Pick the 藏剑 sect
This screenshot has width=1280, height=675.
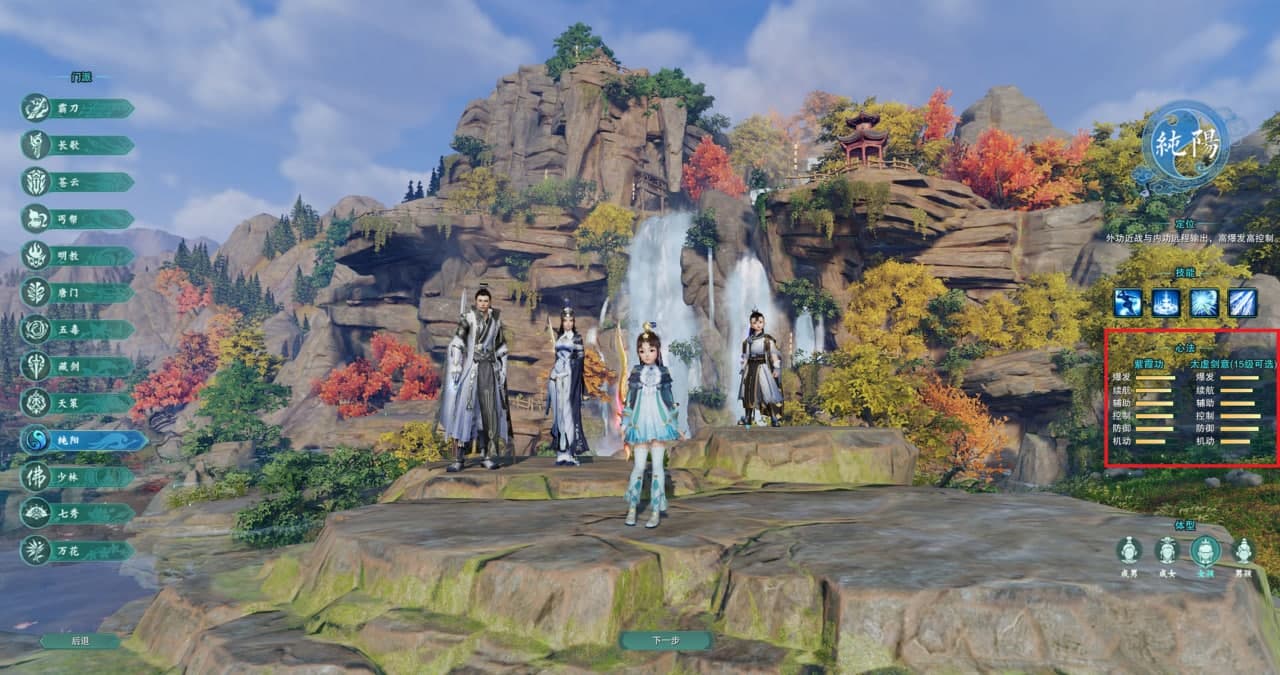78,366
